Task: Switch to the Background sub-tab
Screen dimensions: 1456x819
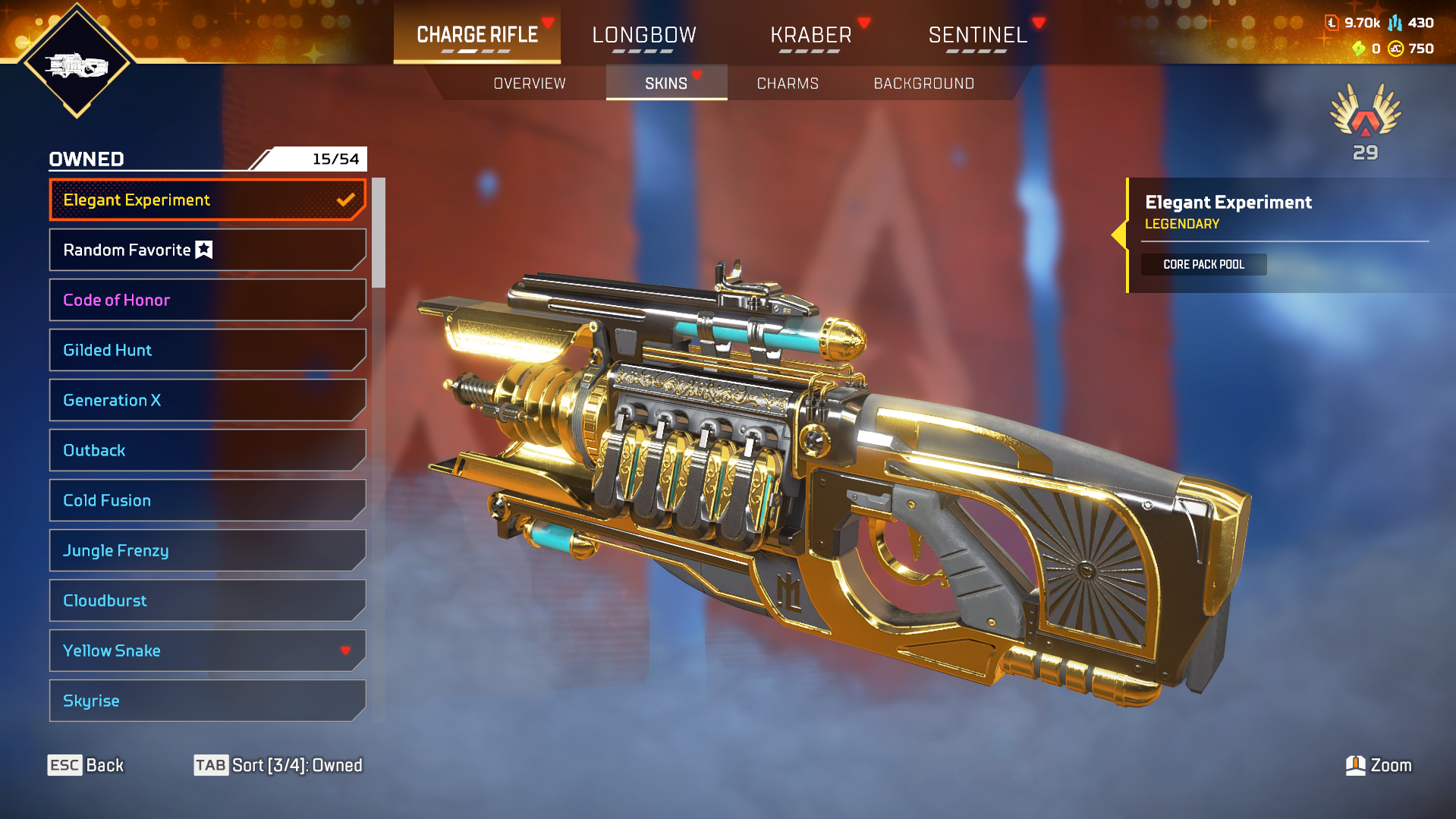Action: pos(923,83)
